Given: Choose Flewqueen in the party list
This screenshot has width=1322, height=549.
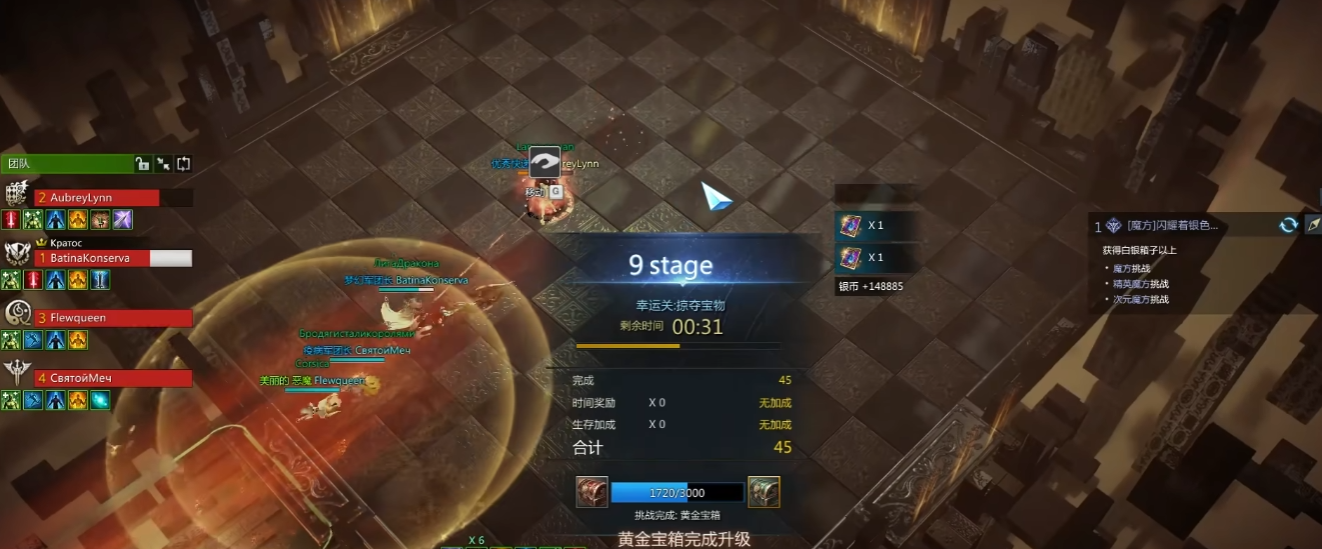Looking at the screenshot, I should [112, 318].
